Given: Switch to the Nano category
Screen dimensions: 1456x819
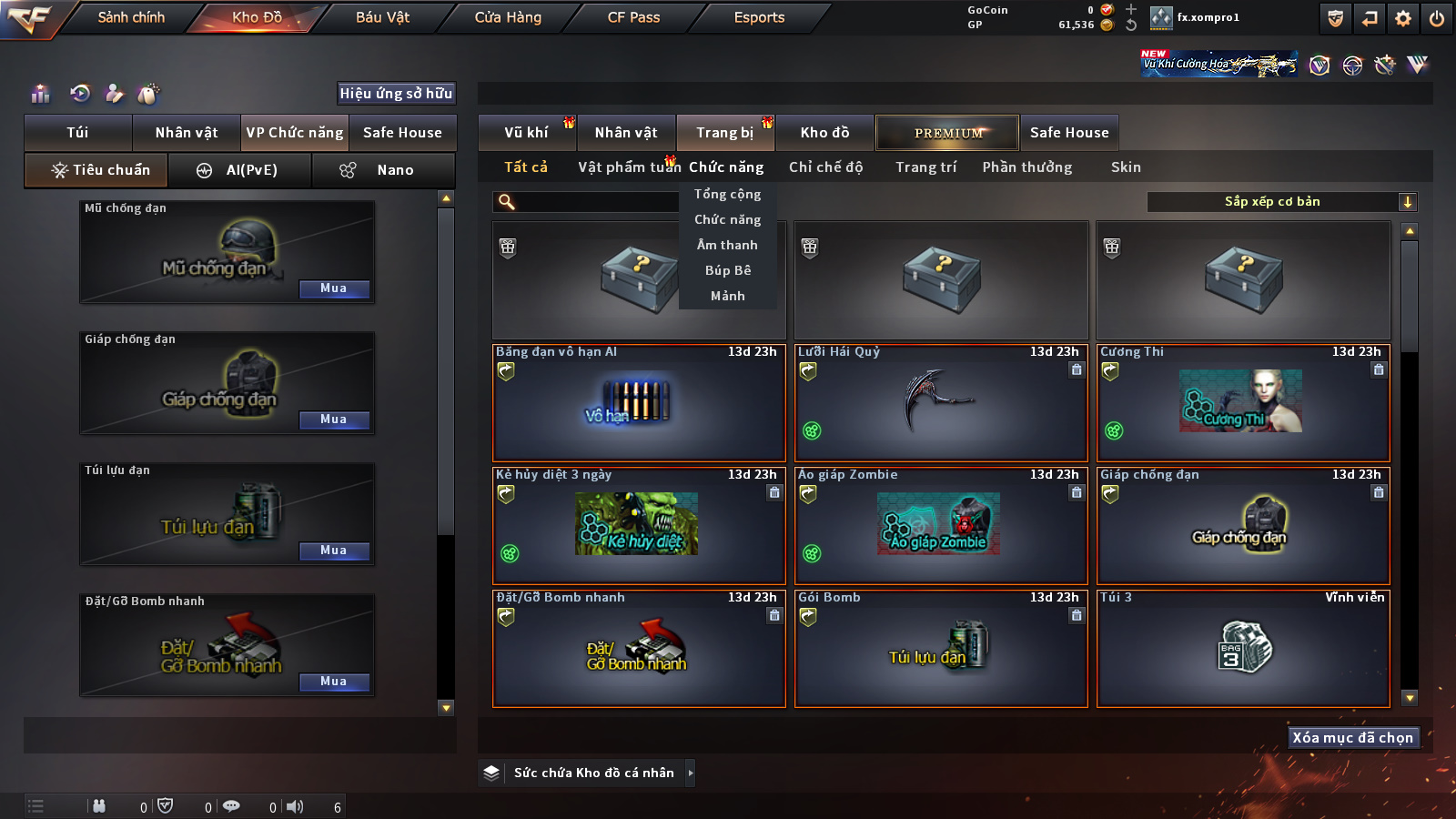Looking at the screenshot, I should click(383, 170).
